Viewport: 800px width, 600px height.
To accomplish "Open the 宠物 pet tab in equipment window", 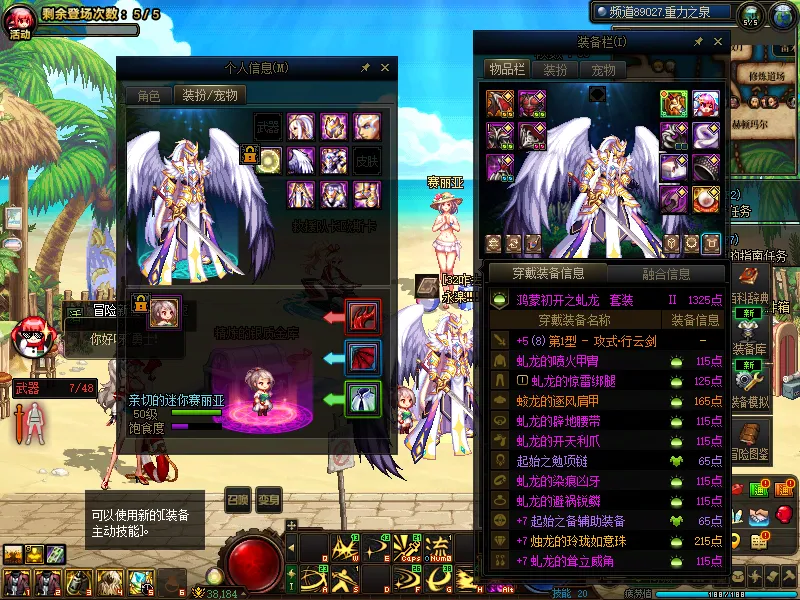I will click(603, 70).
